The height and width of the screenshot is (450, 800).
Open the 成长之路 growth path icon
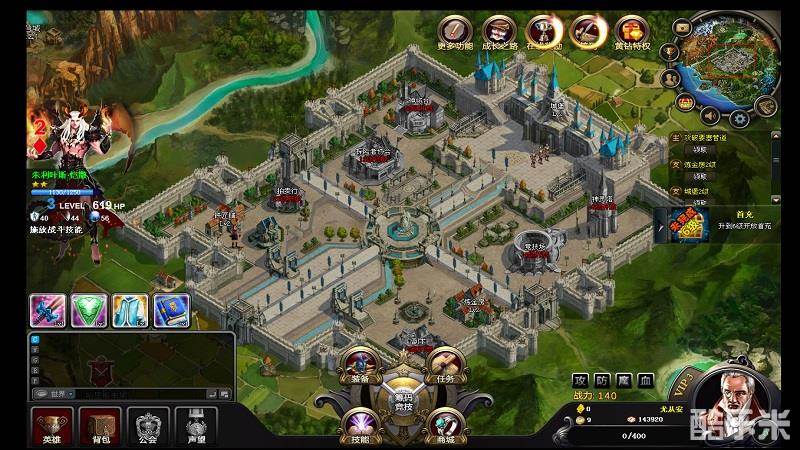(x=498, y=30)
